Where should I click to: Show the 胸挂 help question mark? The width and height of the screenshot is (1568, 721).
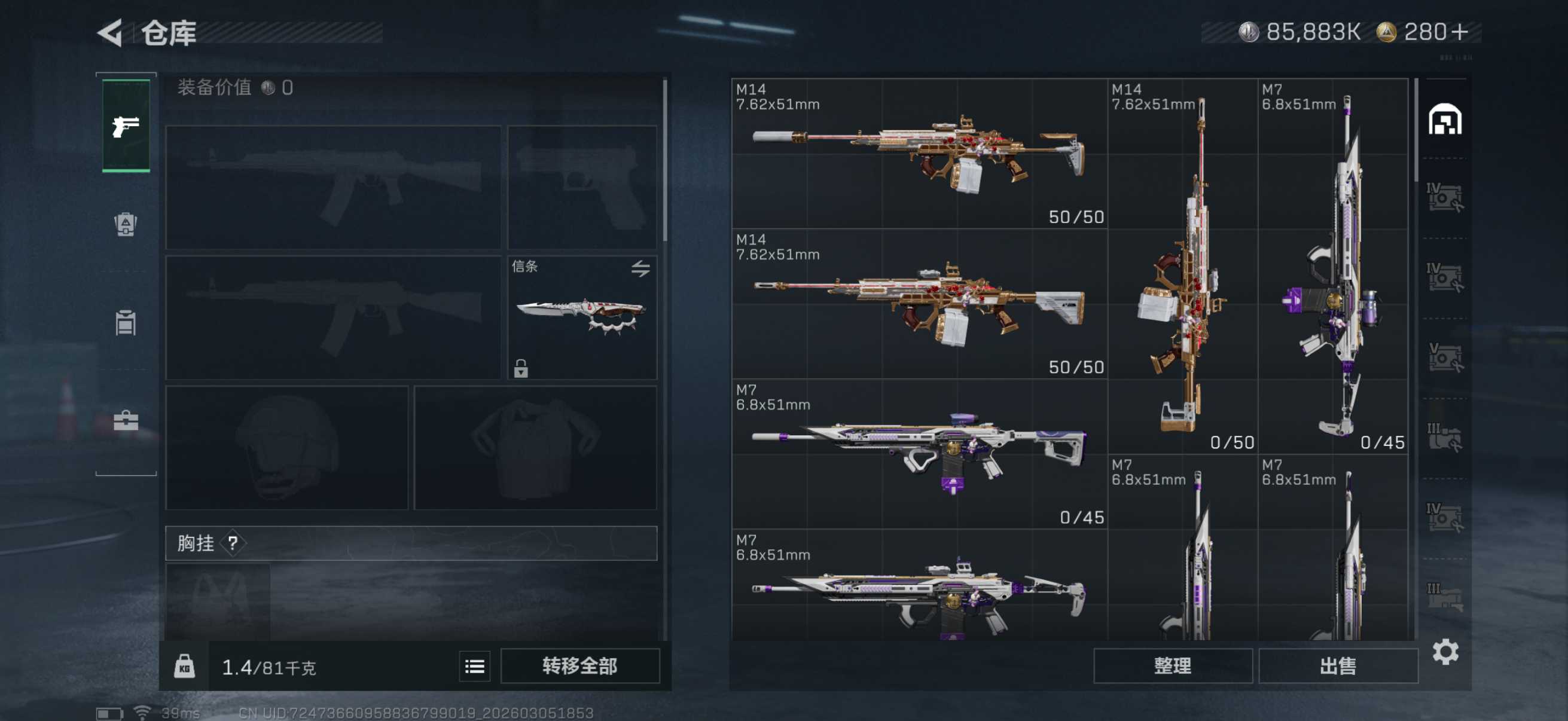tap(233, 543)
